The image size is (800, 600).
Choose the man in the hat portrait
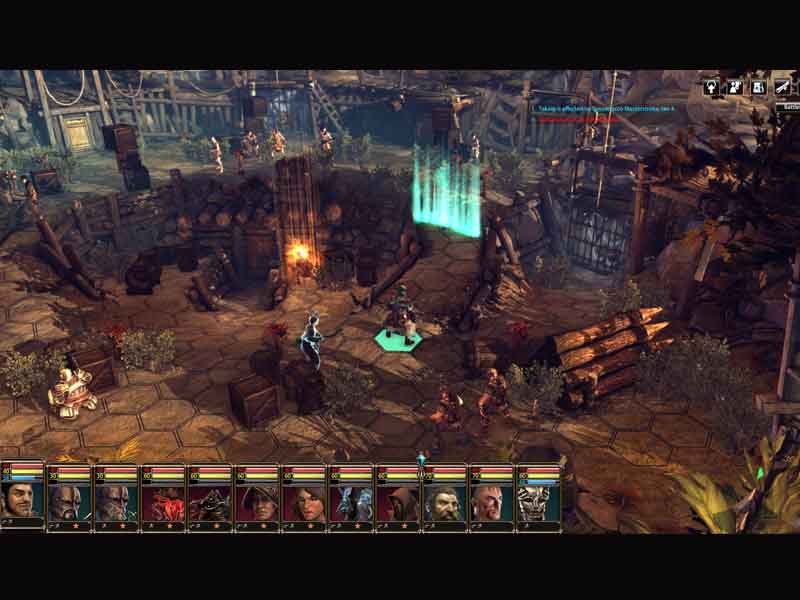point(257,502)
